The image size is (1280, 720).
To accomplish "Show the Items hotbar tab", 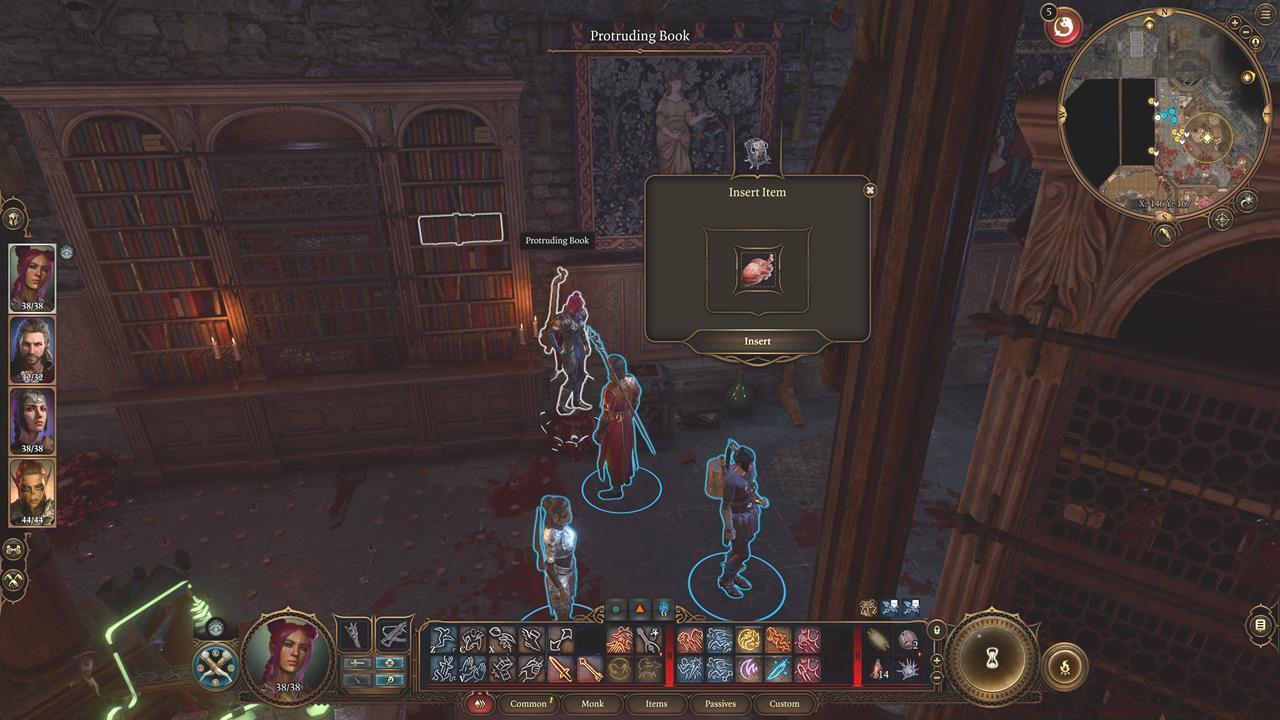I will (656, 704).
